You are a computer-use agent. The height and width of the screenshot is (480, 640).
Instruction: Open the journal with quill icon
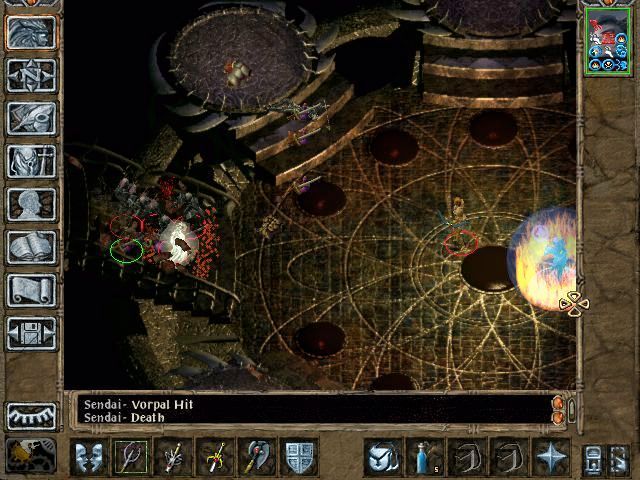pyautogui.click(x=31, y=118)
